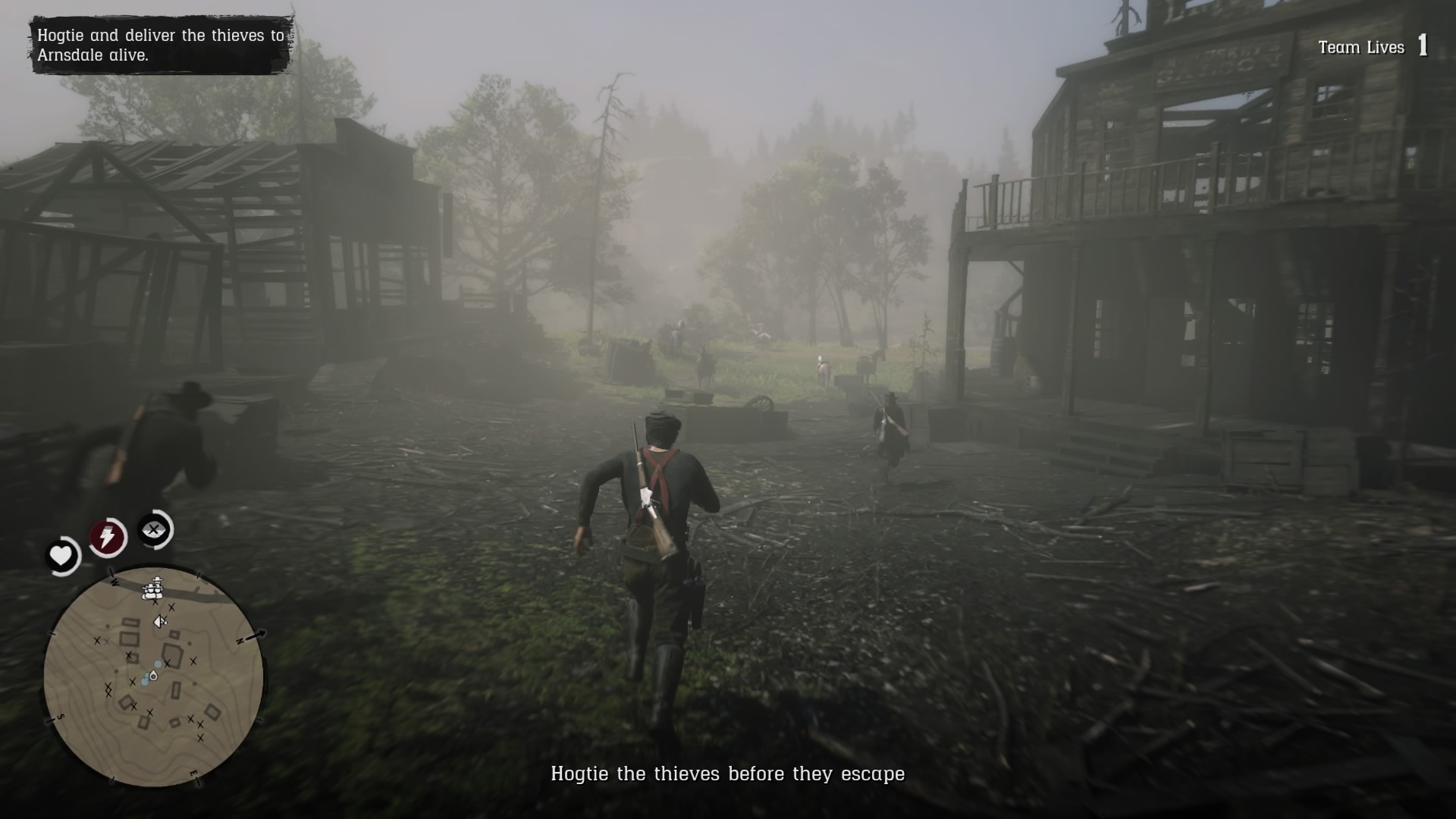Toggle the muted speaker indicator on the minimap
This screenshot has width=1456, height=819.
coord(160,621)
